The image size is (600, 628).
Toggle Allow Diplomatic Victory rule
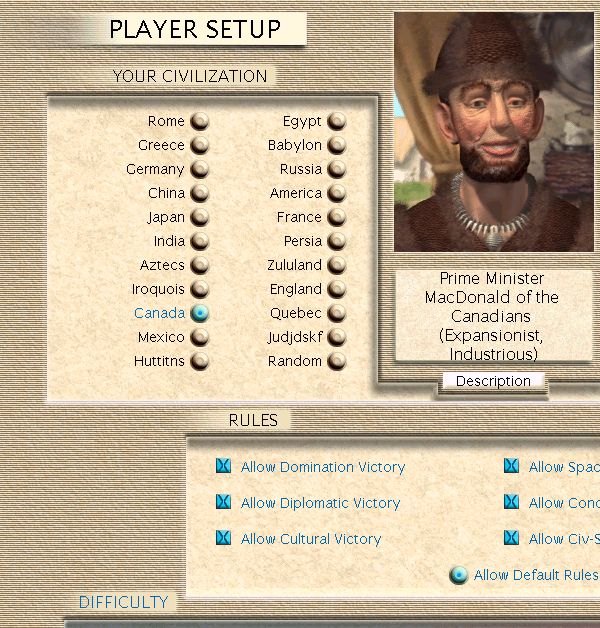point(223,503)
